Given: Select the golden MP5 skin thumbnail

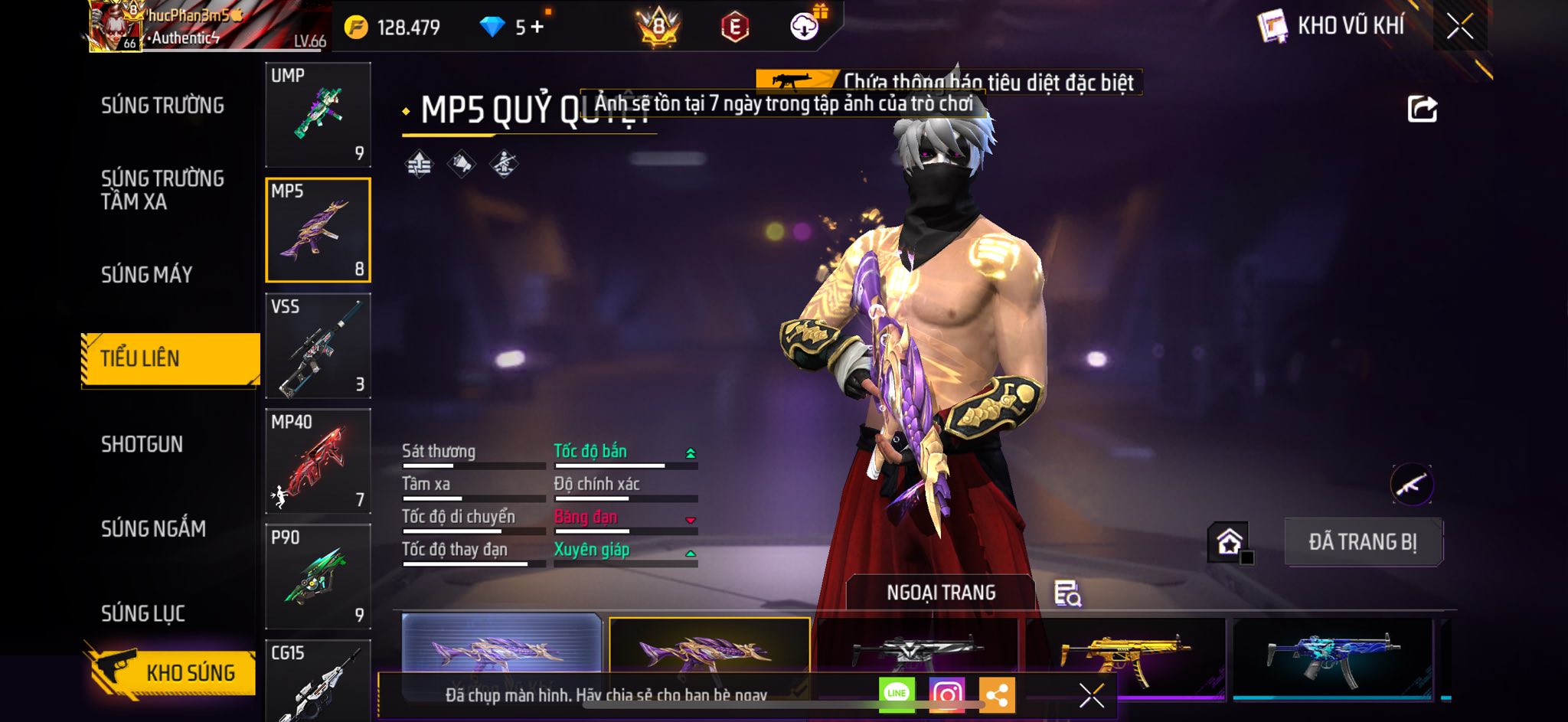Looking at the screenshot, I should (1124, 657).
